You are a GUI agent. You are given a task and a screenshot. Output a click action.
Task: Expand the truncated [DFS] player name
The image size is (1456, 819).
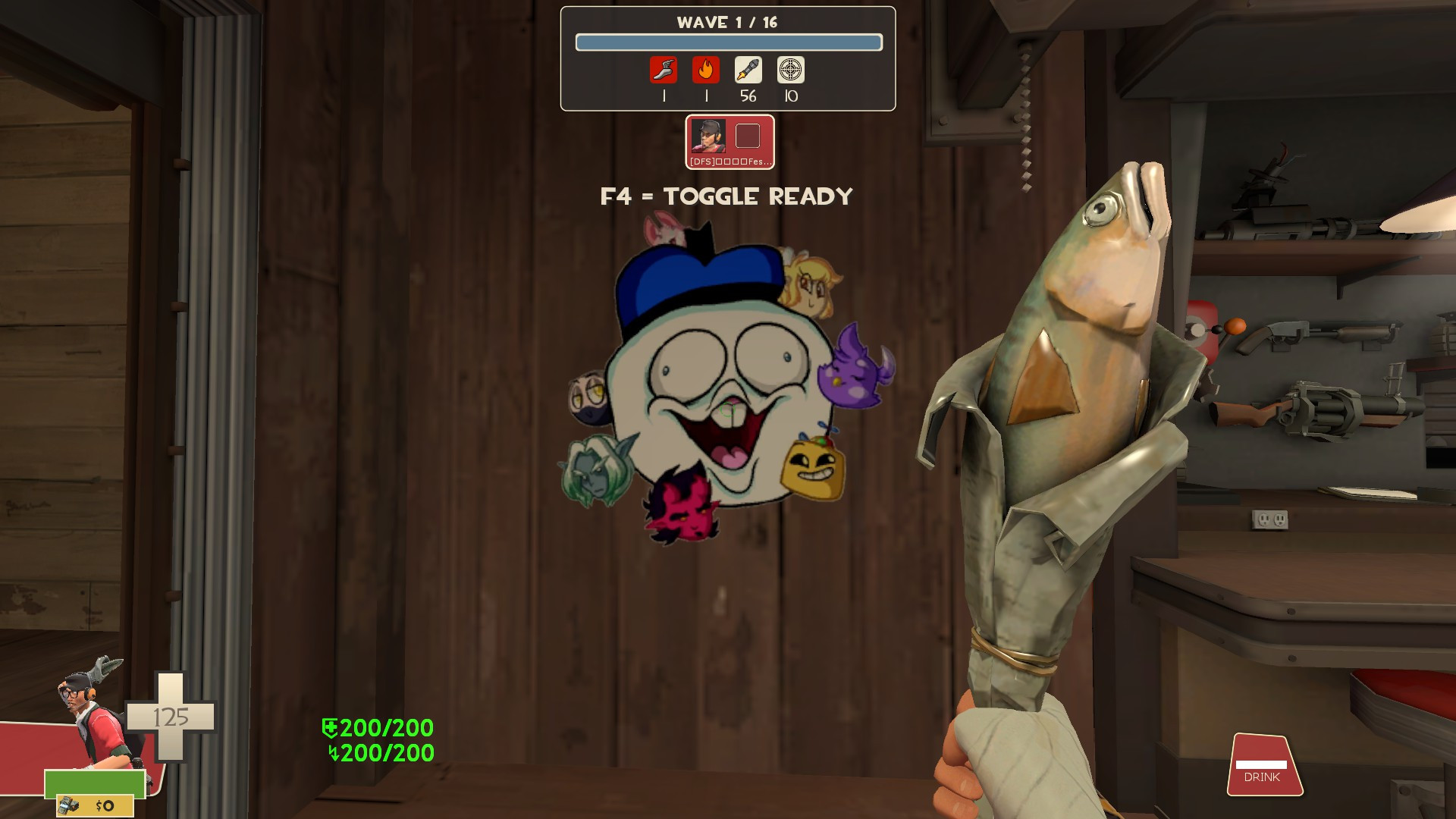[730, 160]
